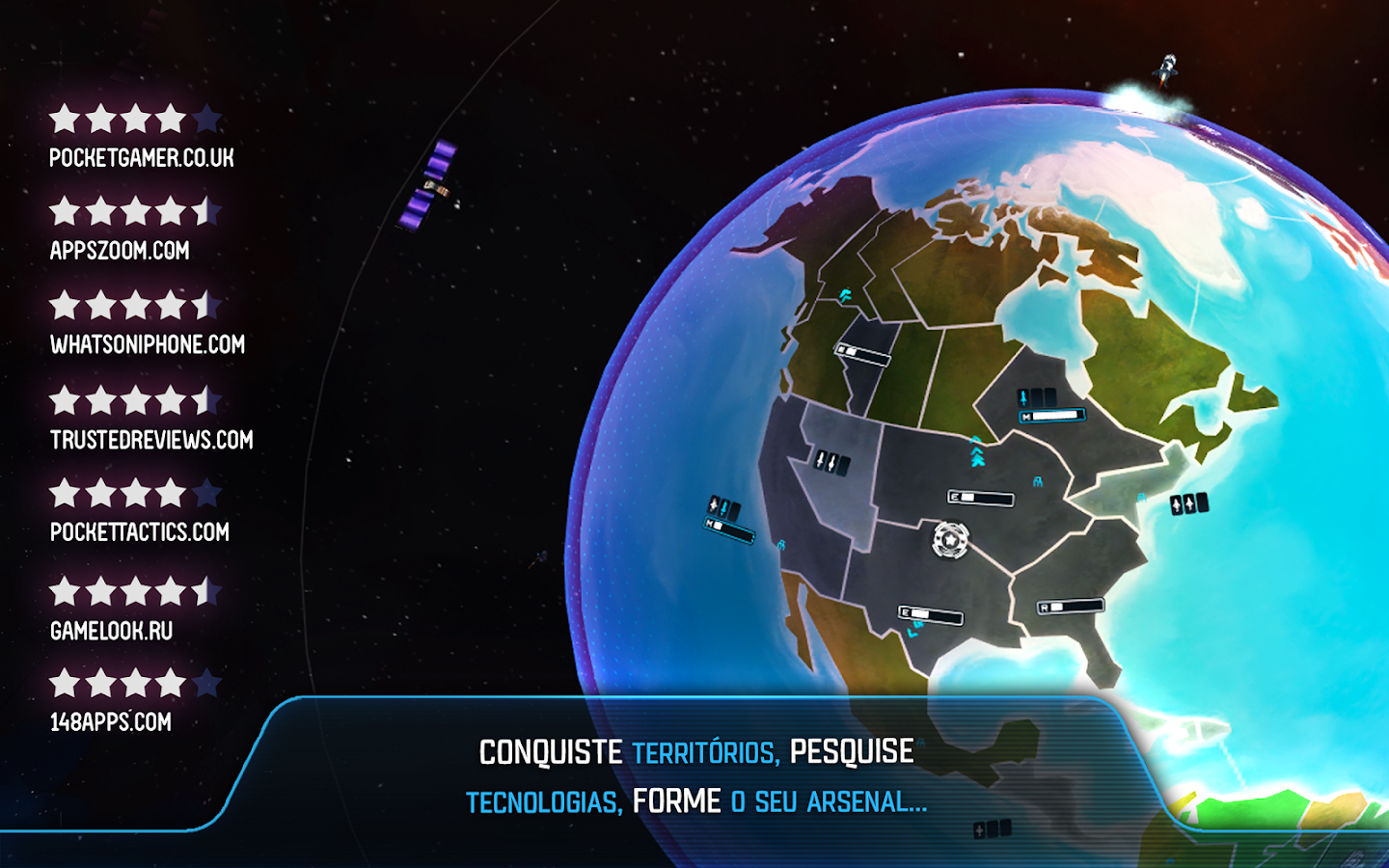
Task: Click the radar icon on the California coast
Action: point(781,545)
